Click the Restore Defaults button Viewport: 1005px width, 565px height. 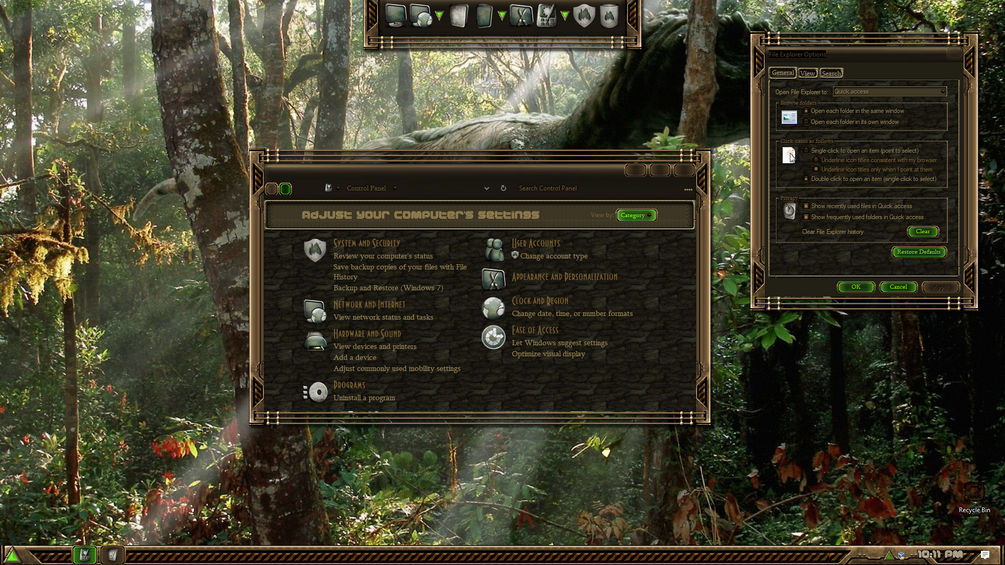click(x=918, y=252)
